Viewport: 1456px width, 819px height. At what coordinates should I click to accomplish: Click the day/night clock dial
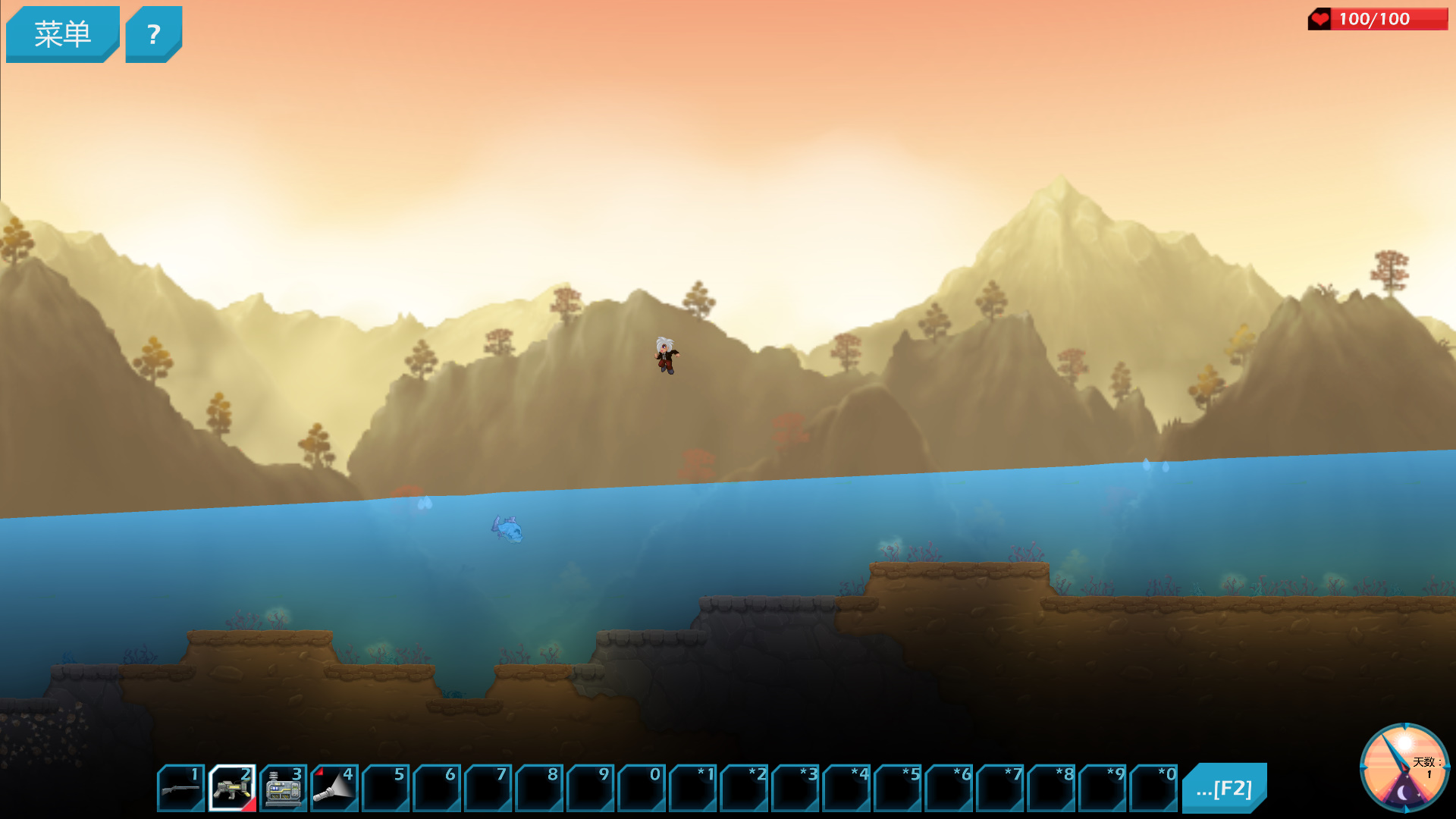(1404, 767)
